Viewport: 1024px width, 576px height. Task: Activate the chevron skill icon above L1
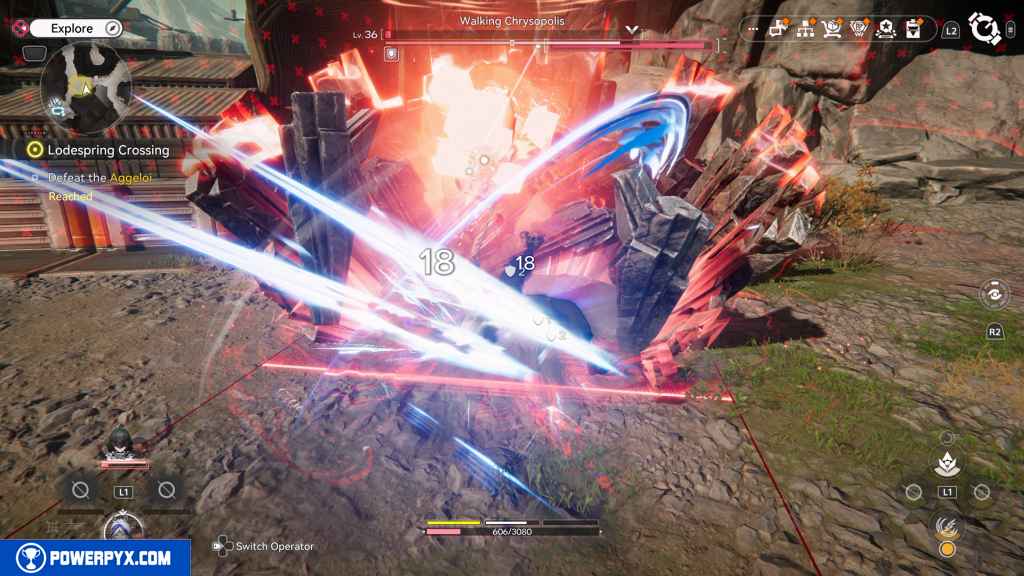pyautogui.click(x=946, y=464)
